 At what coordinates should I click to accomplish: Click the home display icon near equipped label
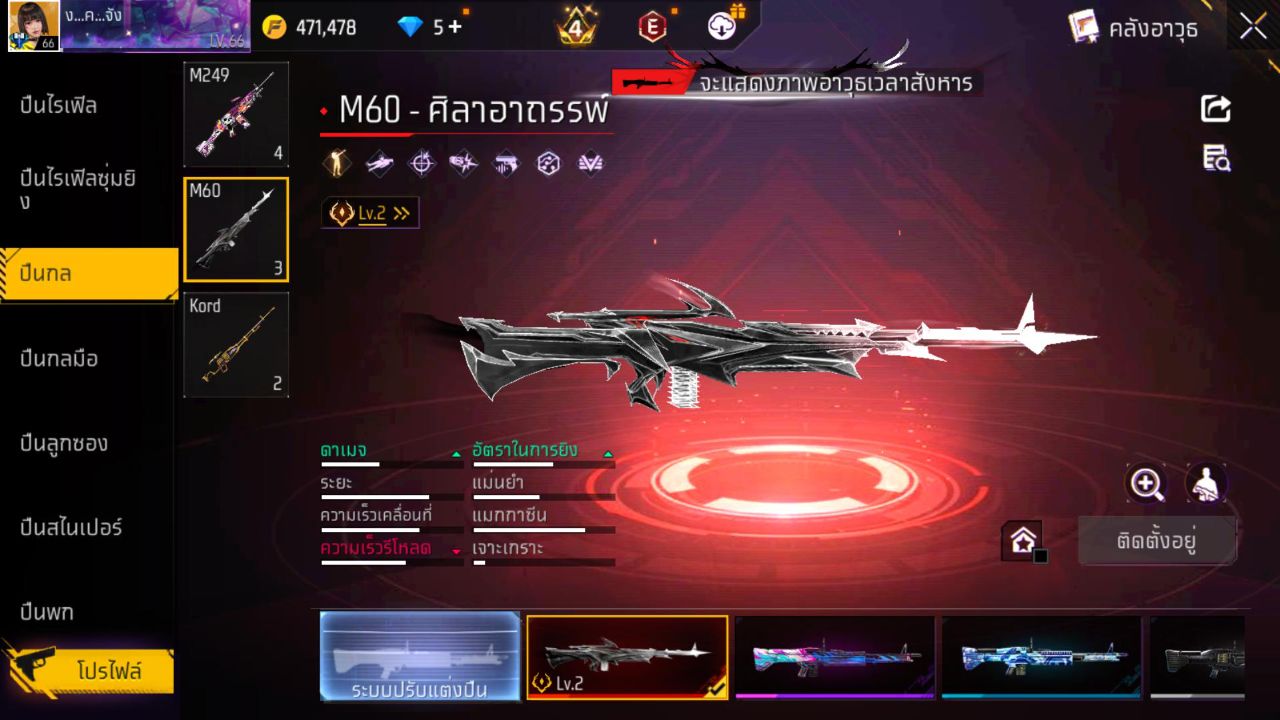pos(1022,540)
